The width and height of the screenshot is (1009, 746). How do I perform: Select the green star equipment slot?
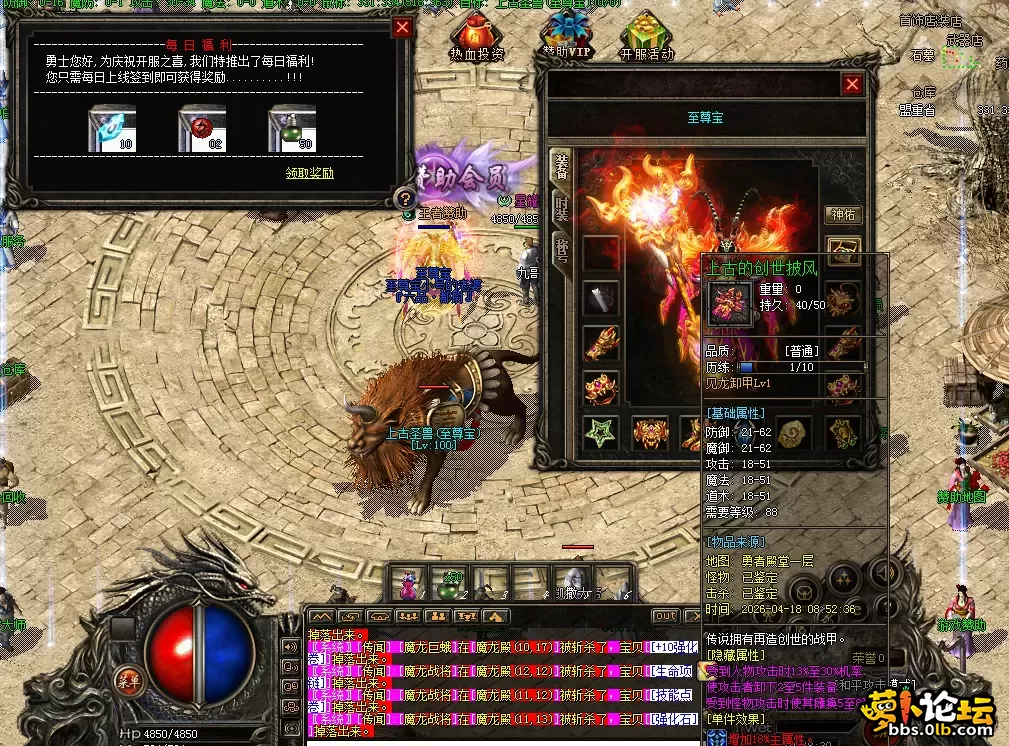tap(600, 433)
